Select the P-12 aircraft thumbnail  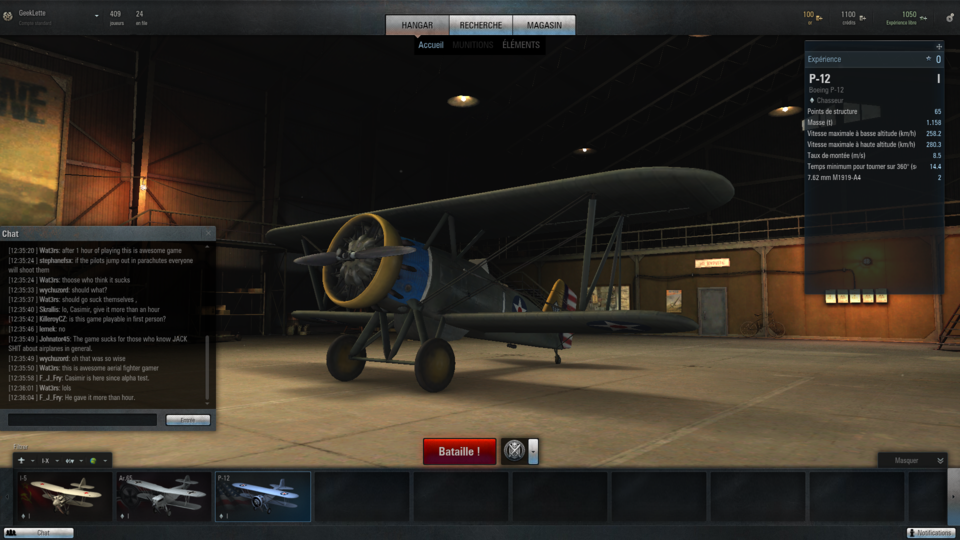(263, 497)
